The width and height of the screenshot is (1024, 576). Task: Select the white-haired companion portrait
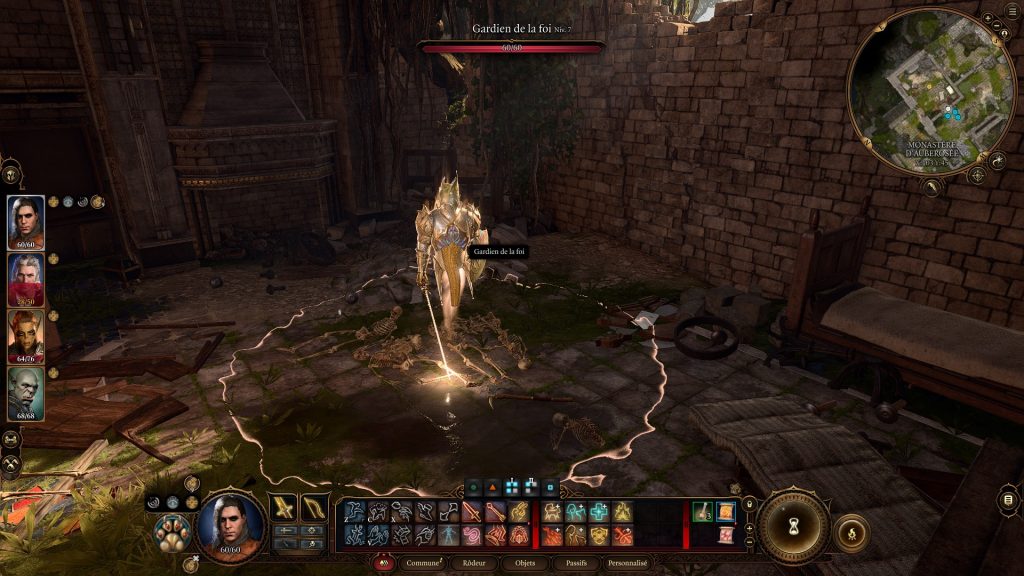(27, 280)
